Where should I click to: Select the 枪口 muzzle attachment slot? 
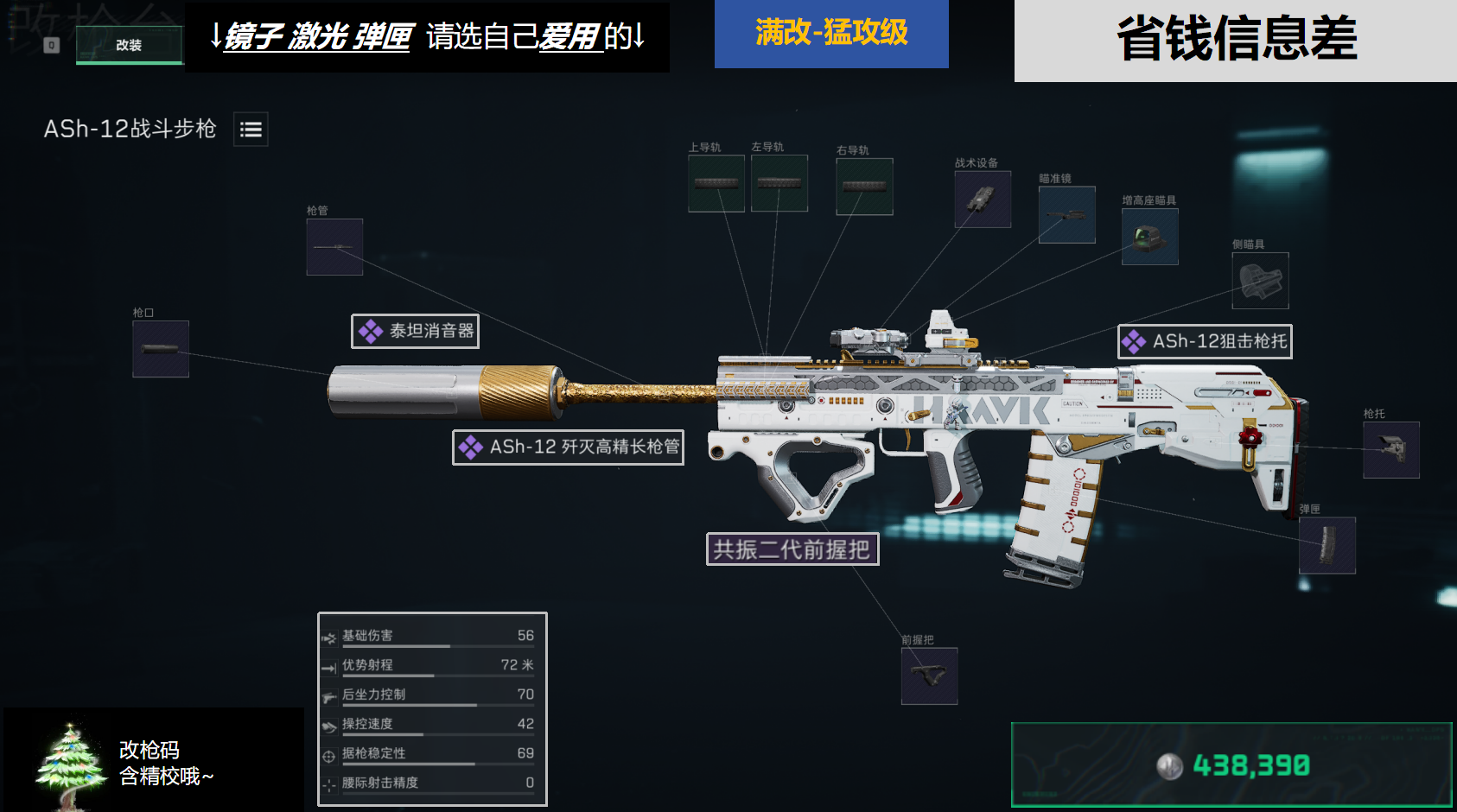coord(160,349)
